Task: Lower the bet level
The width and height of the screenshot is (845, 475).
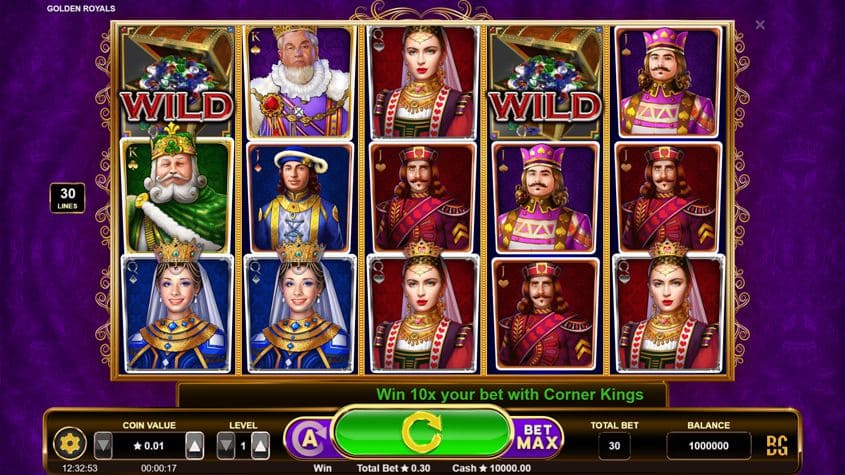Action: point(226,444)
